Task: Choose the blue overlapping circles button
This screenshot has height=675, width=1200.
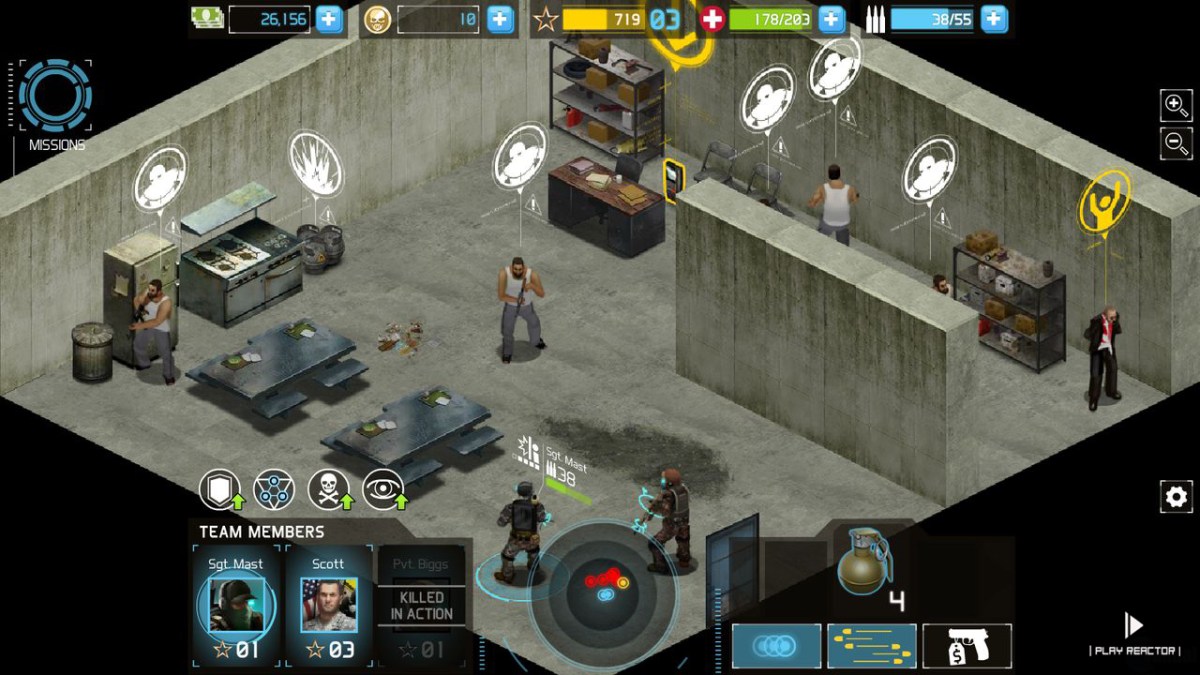Action: tap(776, 646)
